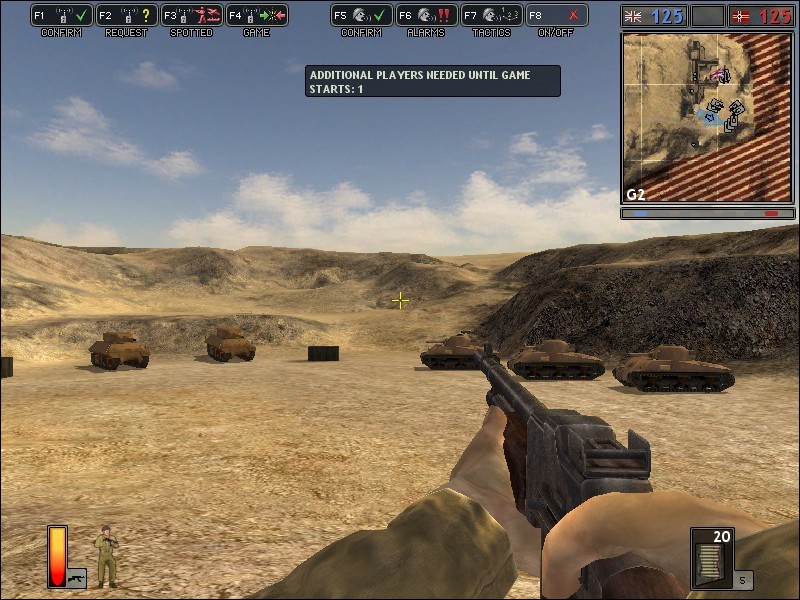This screenshot has height=600, width=800.
Task: Open the F5 Confirm radio menu
Action: coord(361,16)
